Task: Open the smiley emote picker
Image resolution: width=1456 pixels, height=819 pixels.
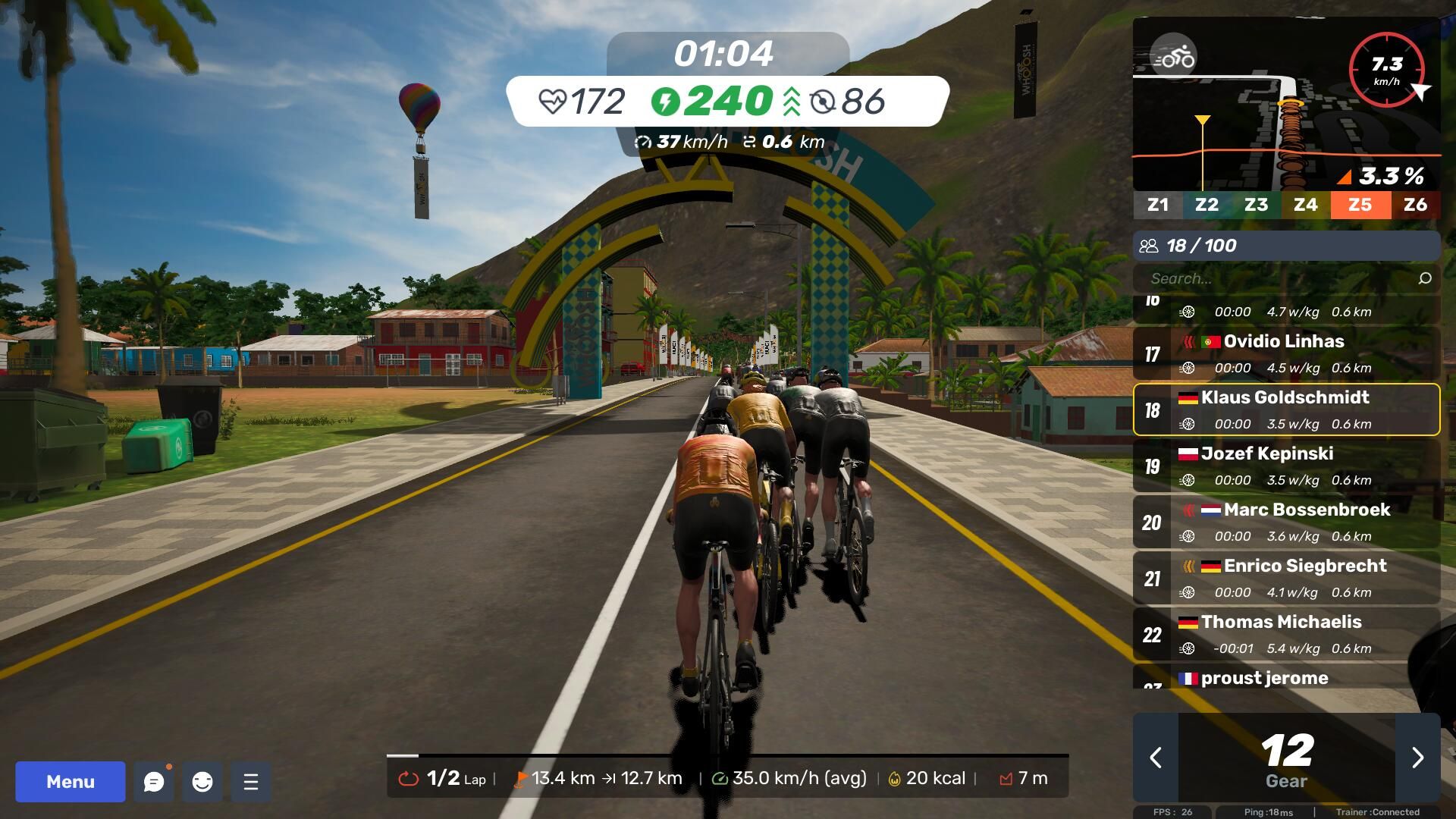Action: pos(202,782)
